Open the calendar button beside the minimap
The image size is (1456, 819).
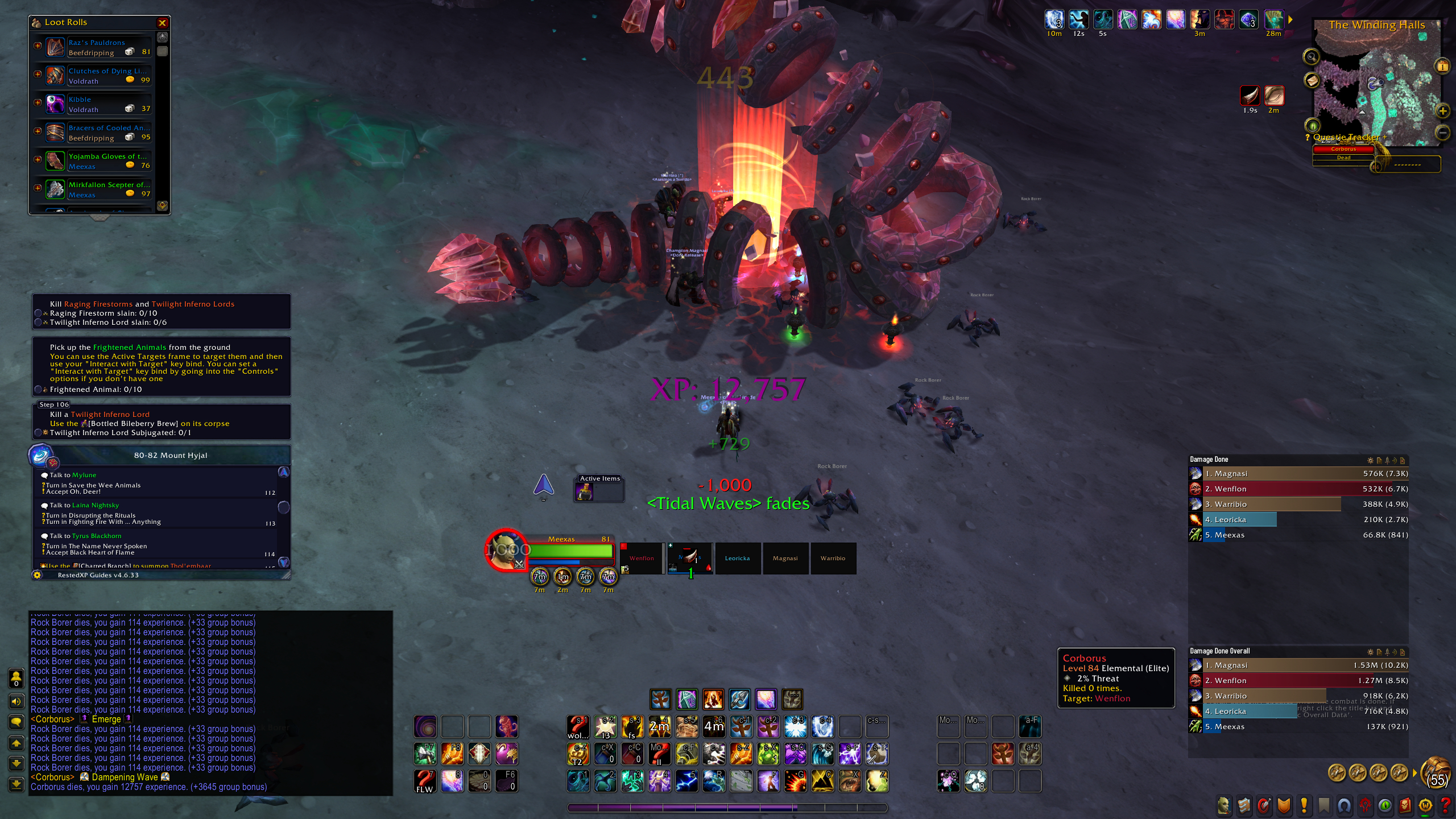pos(1442,66)
